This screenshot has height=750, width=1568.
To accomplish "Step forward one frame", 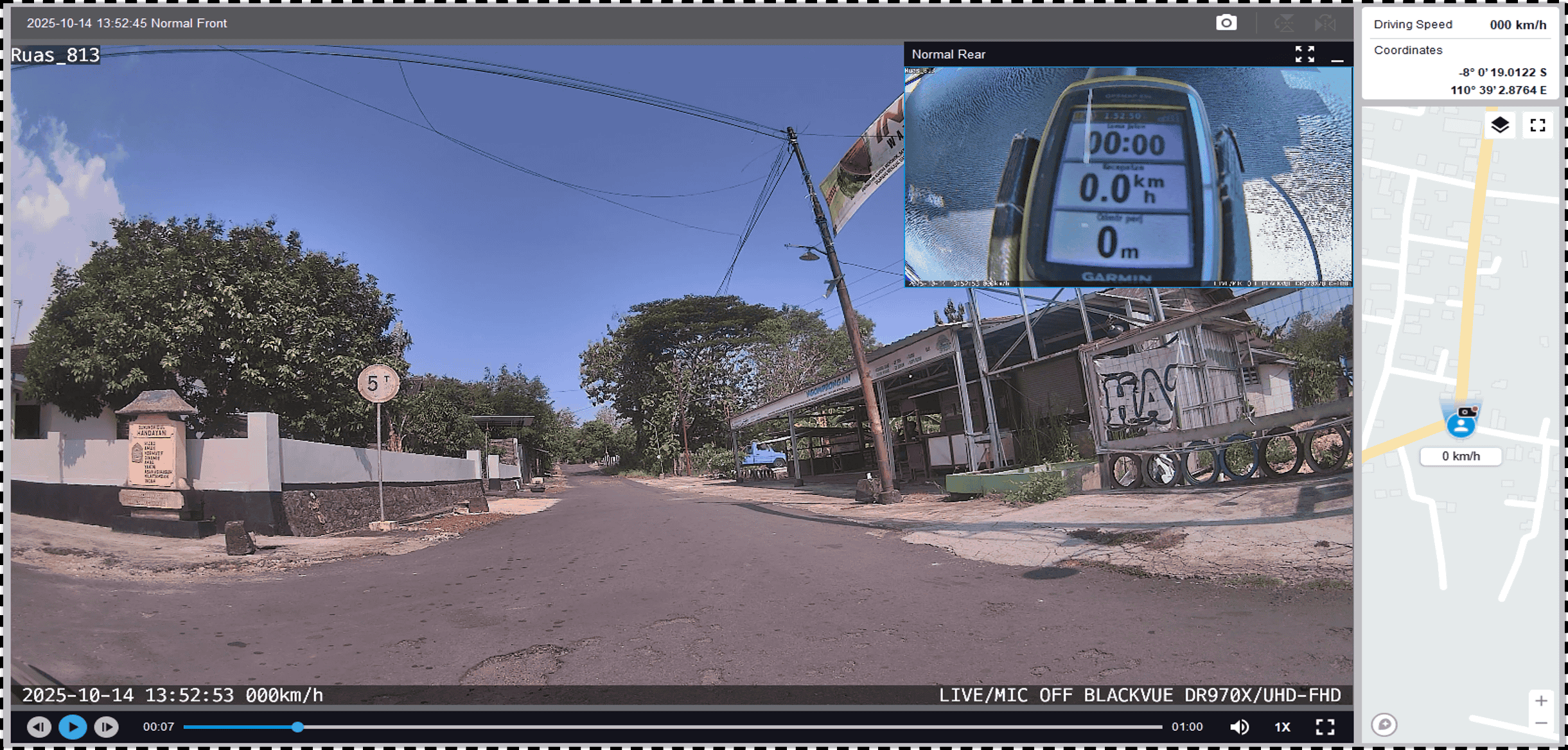I will [x=107, y=727].
